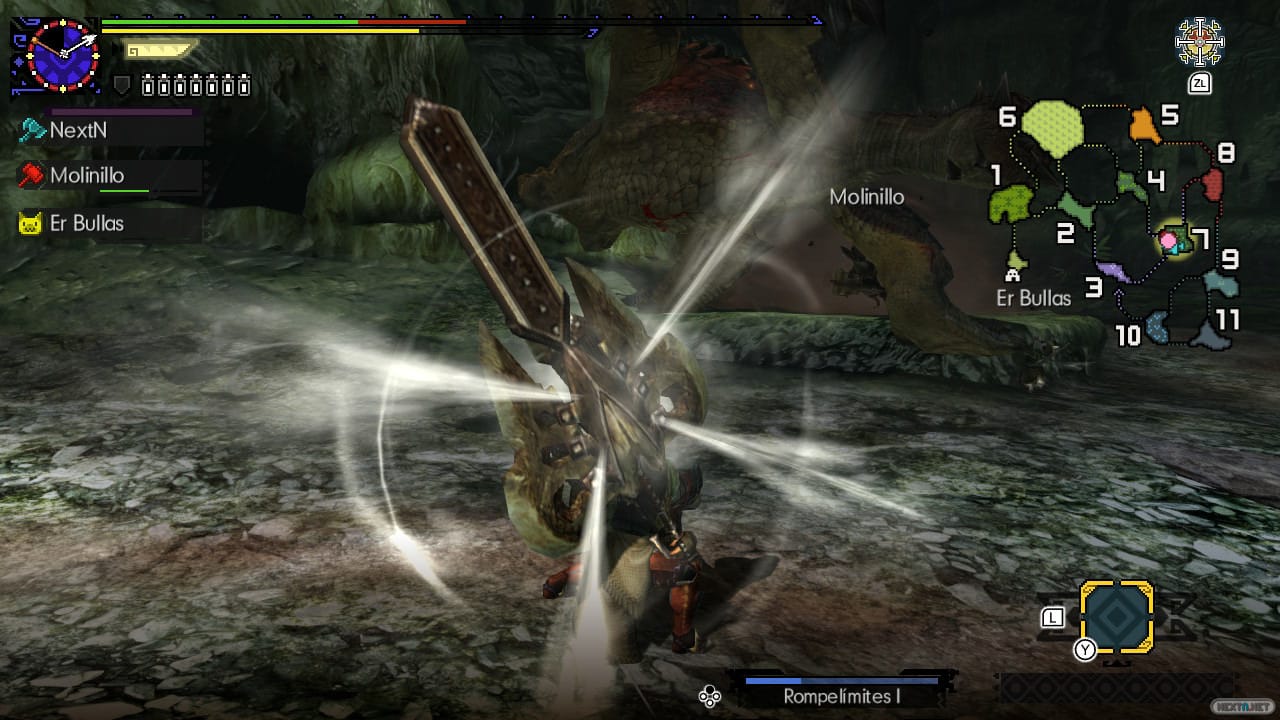Viewport: 1280px width, 720px height.
Task: Open the item selector slot
Action: click(x=1116, y=617)
